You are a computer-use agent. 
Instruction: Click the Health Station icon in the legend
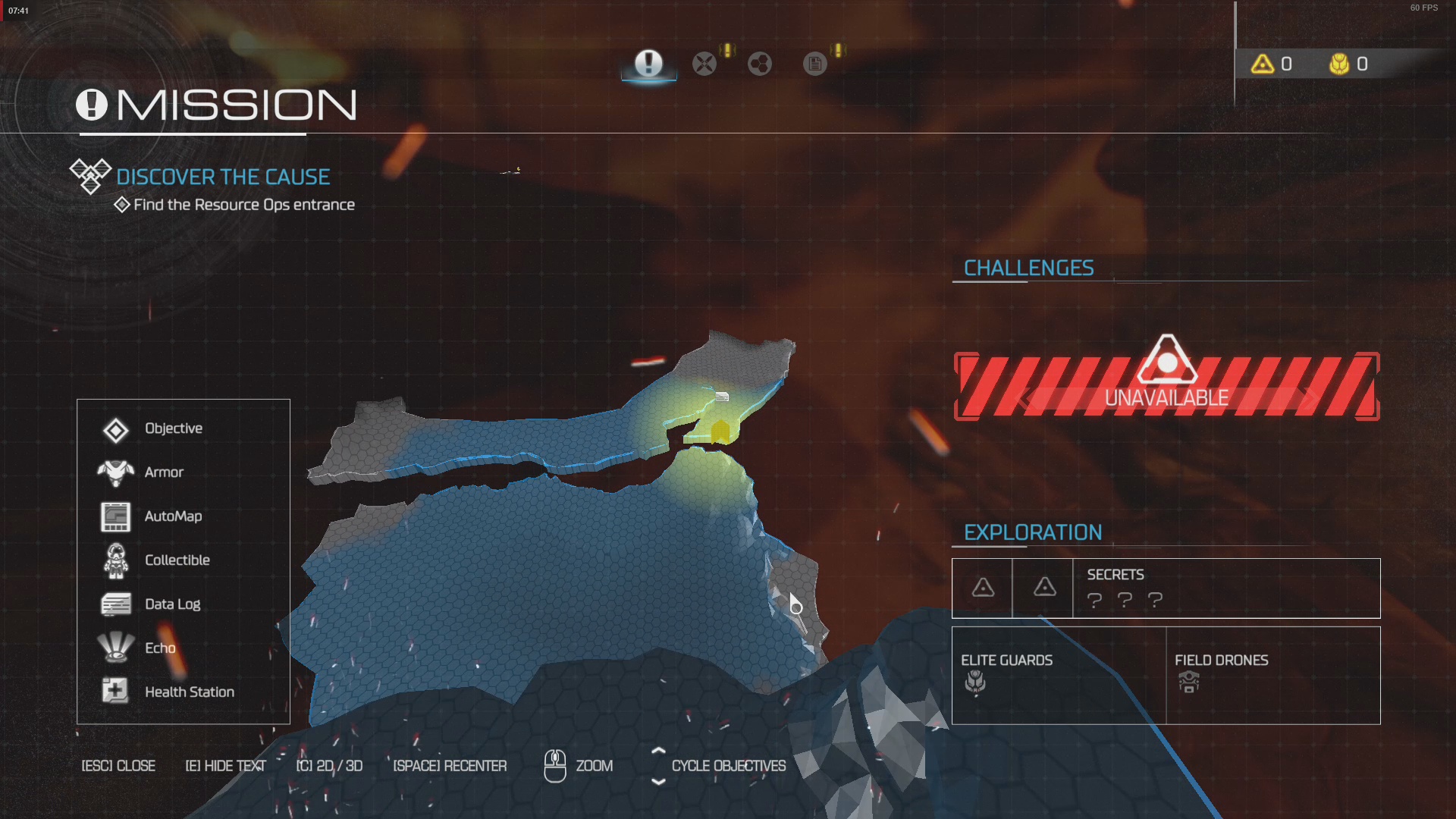[x=114, y=691]
